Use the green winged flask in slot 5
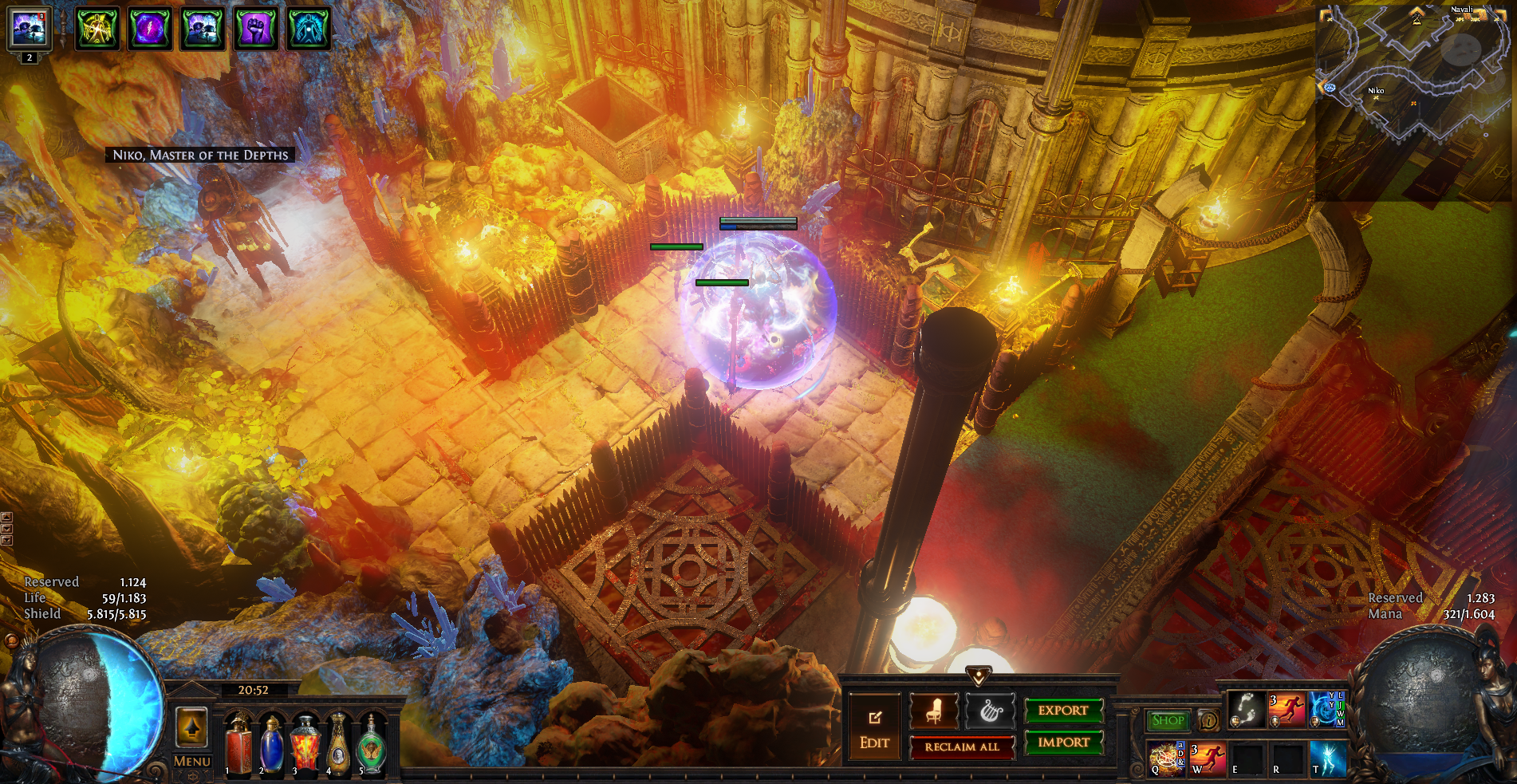The width and height of the screenshot is (1517, 784). point(372,746)
